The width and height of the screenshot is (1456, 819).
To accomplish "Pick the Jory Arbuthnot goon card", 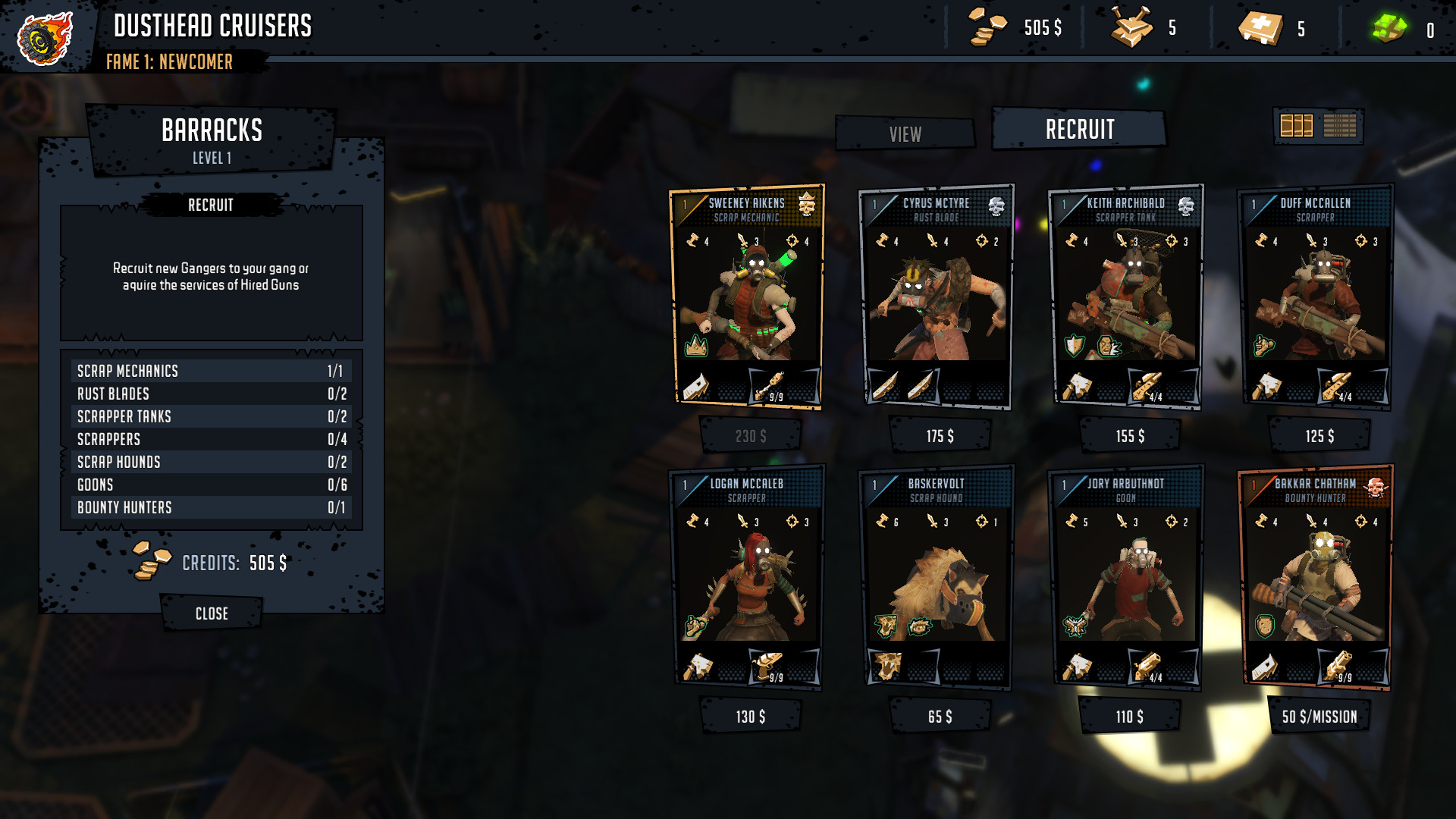I will tap(1126, 578).
